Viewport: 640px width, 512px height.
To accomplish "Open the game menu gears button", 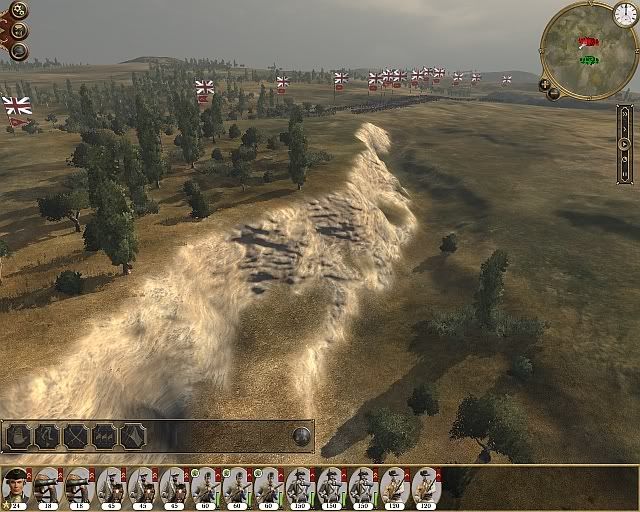I will click(x=19, y=10).
